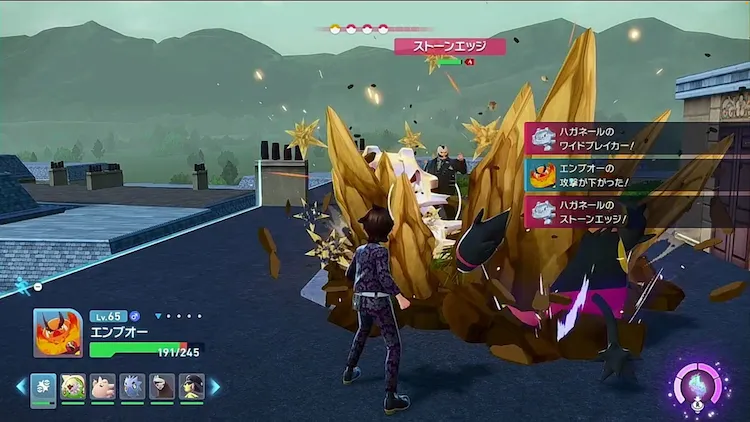
Task: Click the right arrow of the party bar
Action: (214, 386)
